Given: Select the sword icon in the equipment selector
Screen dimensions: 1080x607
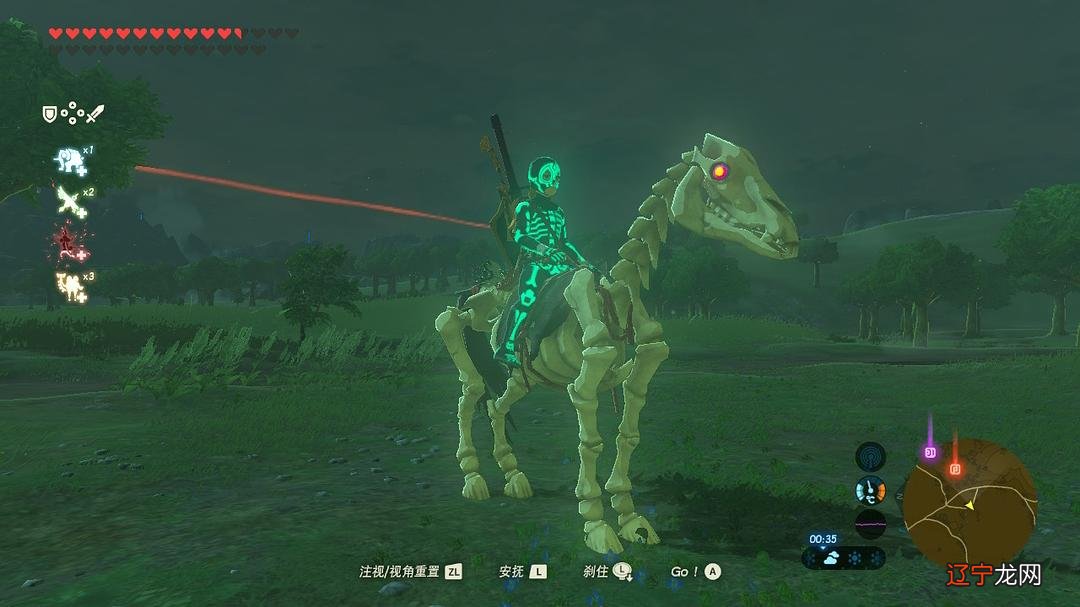Looking at the screenshot, I should pyautogui.click(x=95, y=114).
